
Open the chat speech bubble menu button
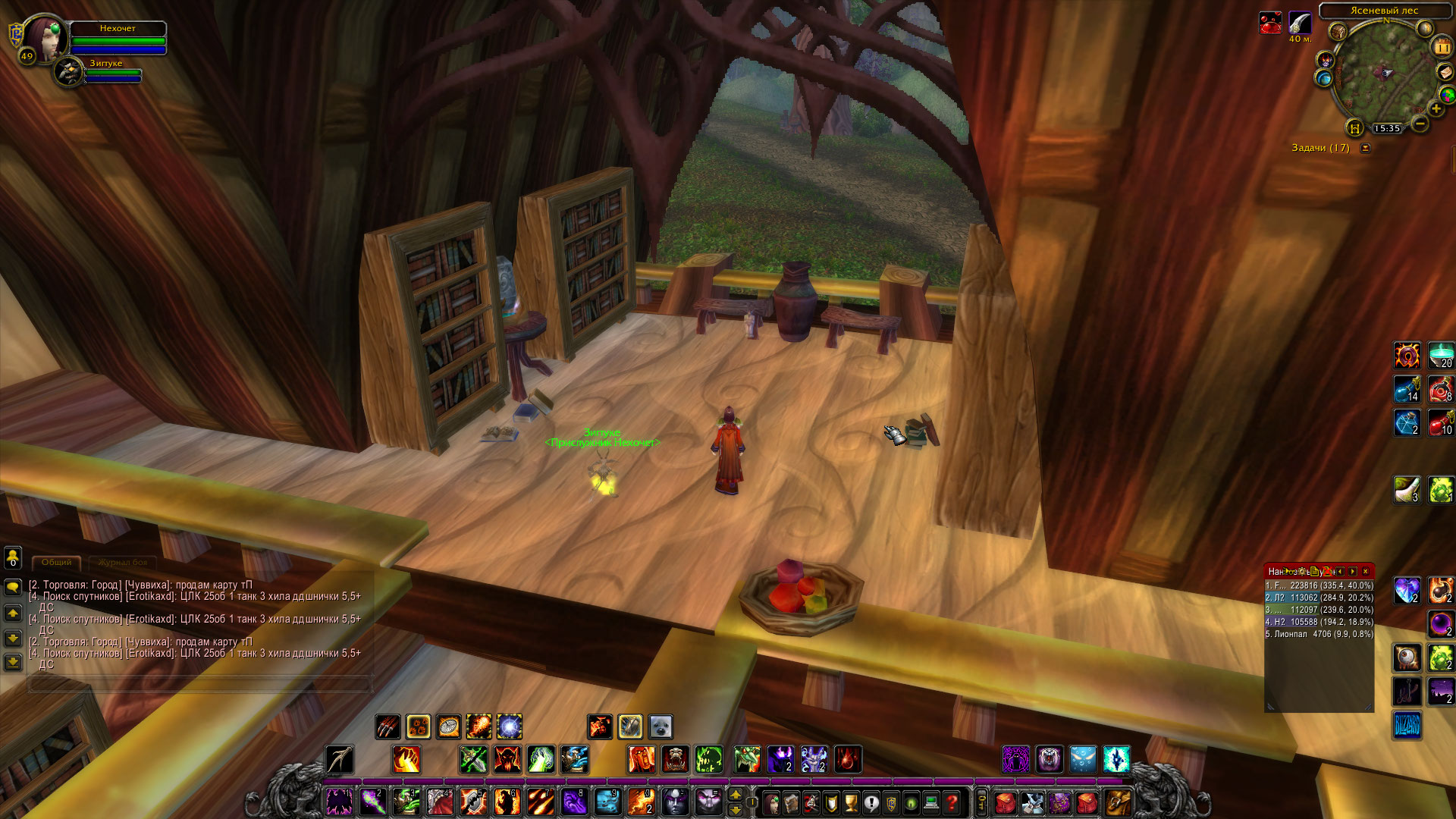[13, 587]
